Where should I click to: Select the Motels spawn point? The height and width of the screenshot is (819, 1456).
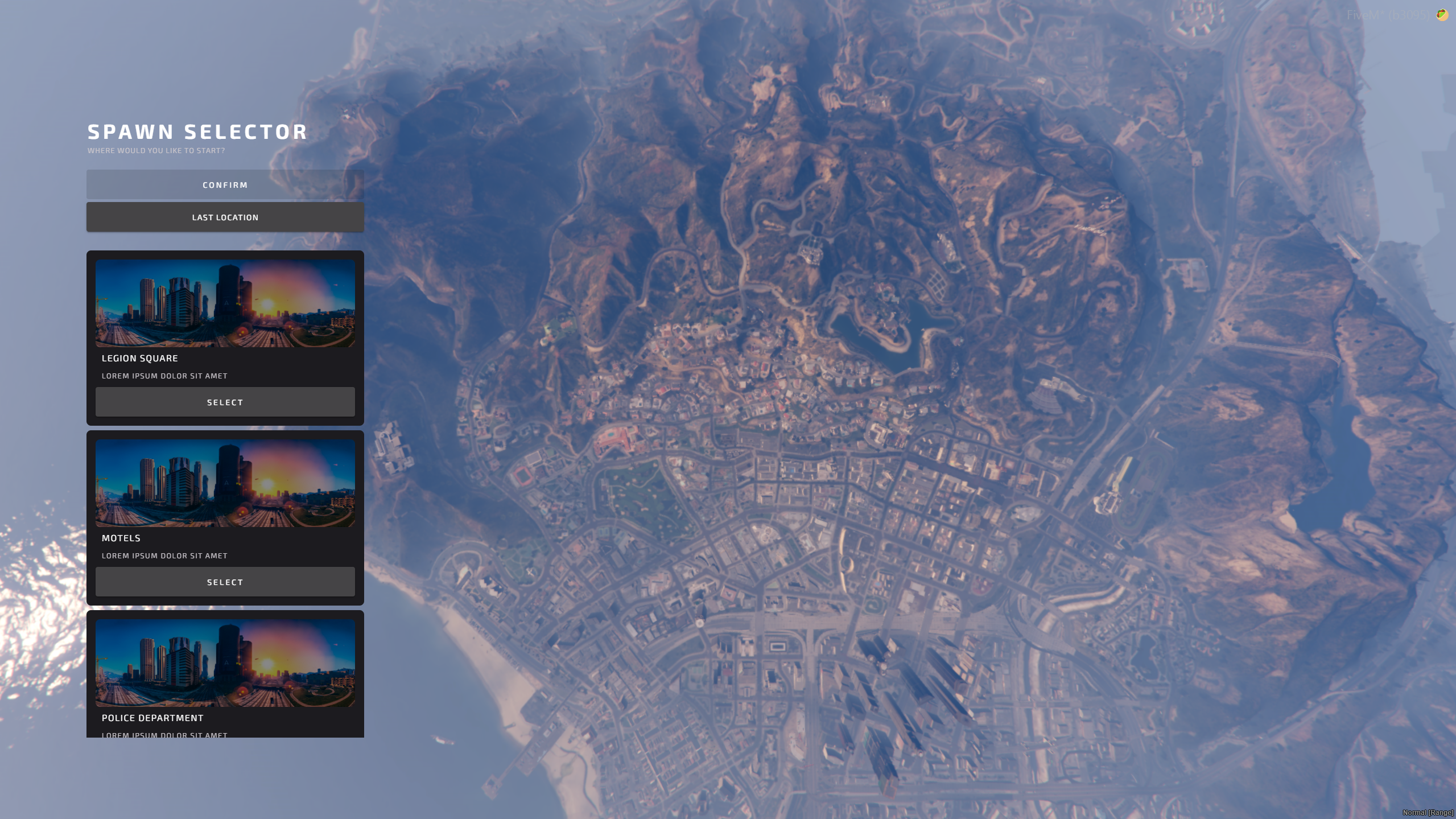225,582
